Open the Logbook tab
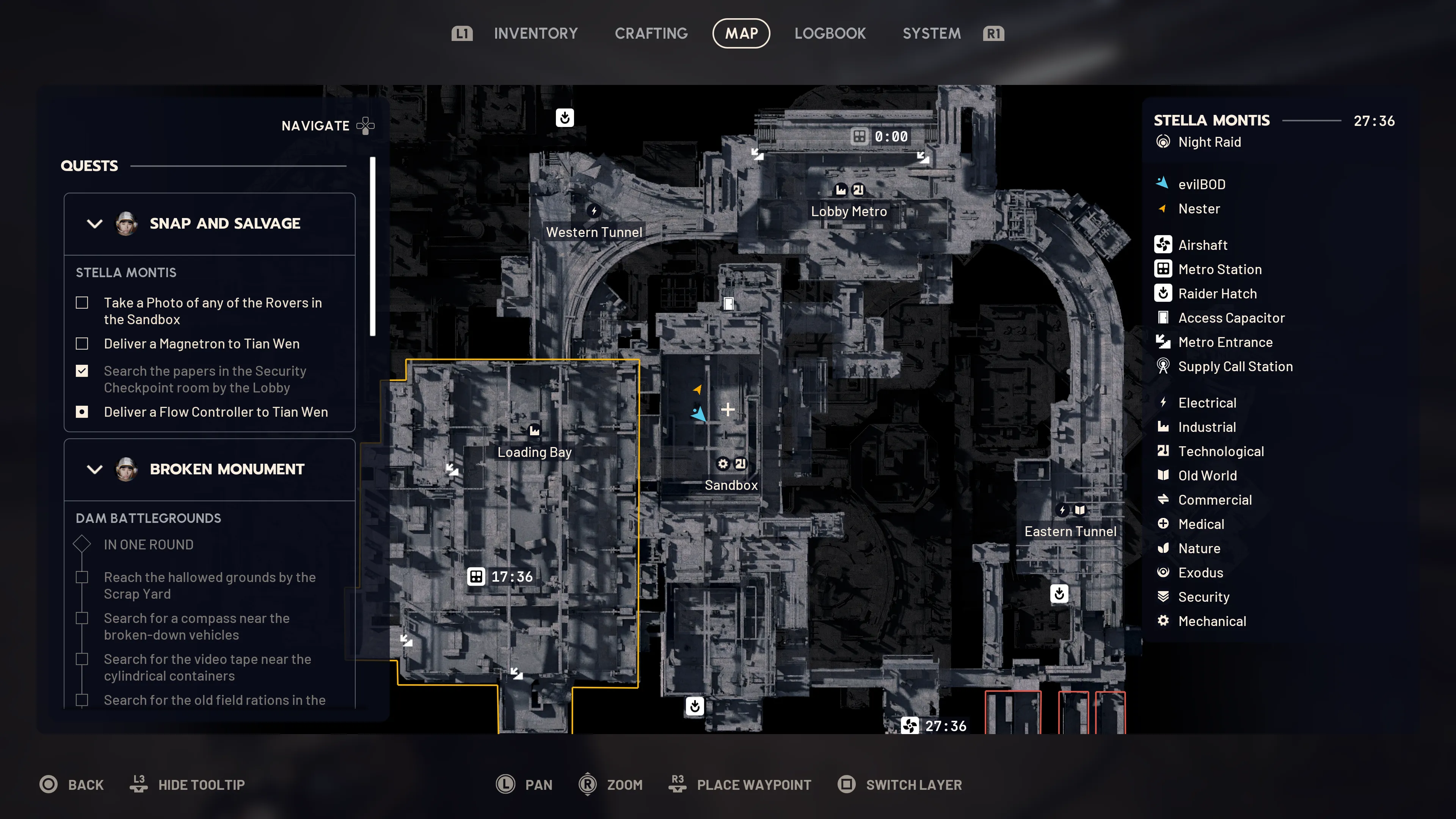 [x=830, y=33]
